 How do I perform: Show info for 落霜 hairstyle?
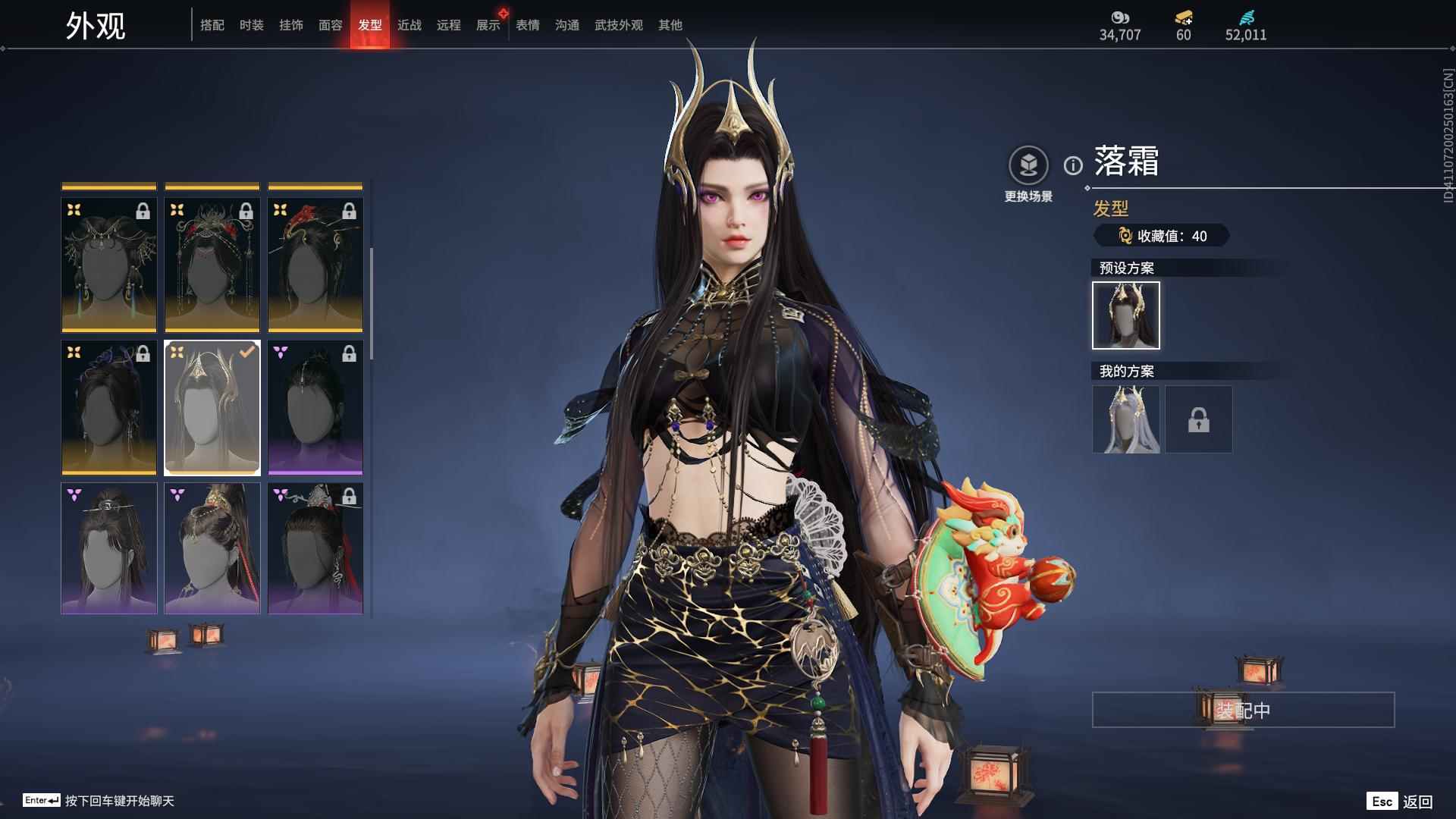pyautogui.click(x=1073, y=165)
